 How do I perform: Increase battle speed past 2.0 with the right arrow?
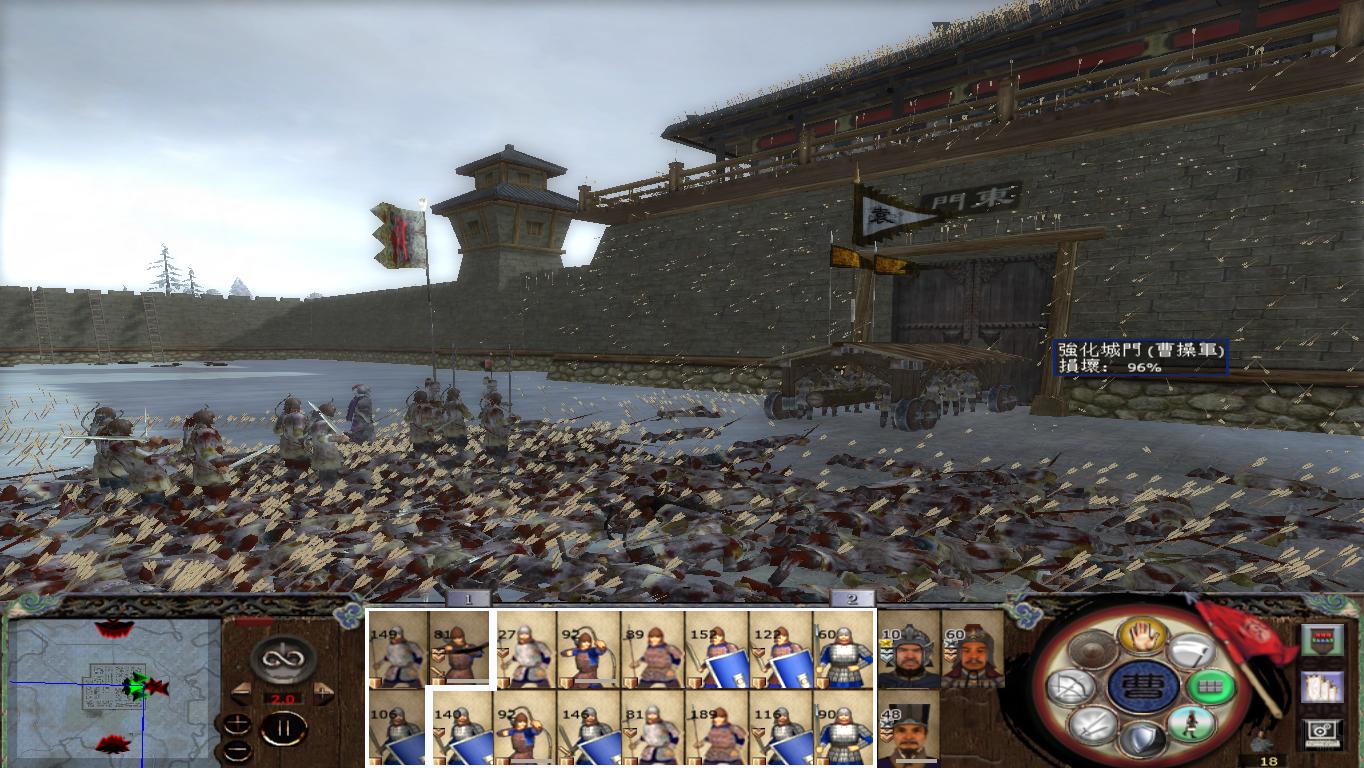(321, 692)
